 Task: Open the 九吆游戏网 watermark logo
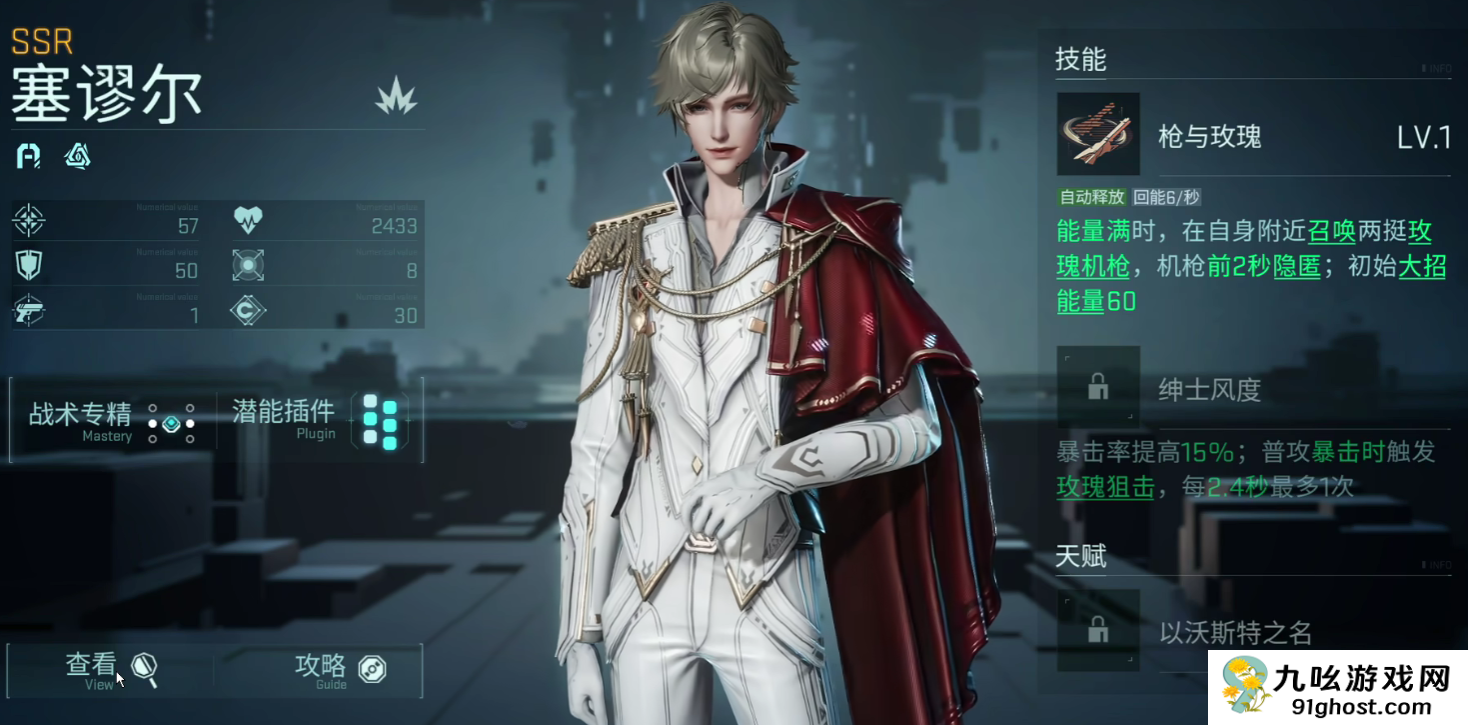(1337, 687)
